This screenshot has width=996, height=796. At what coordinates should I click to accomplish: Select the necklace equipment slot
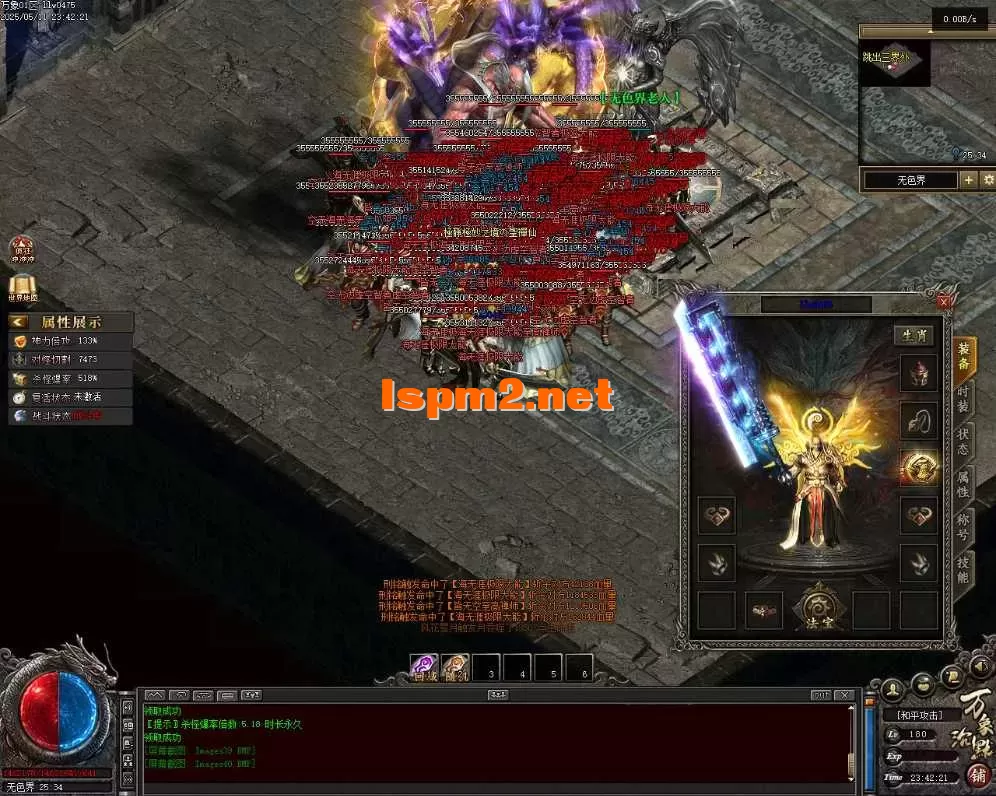coord(918,420)
